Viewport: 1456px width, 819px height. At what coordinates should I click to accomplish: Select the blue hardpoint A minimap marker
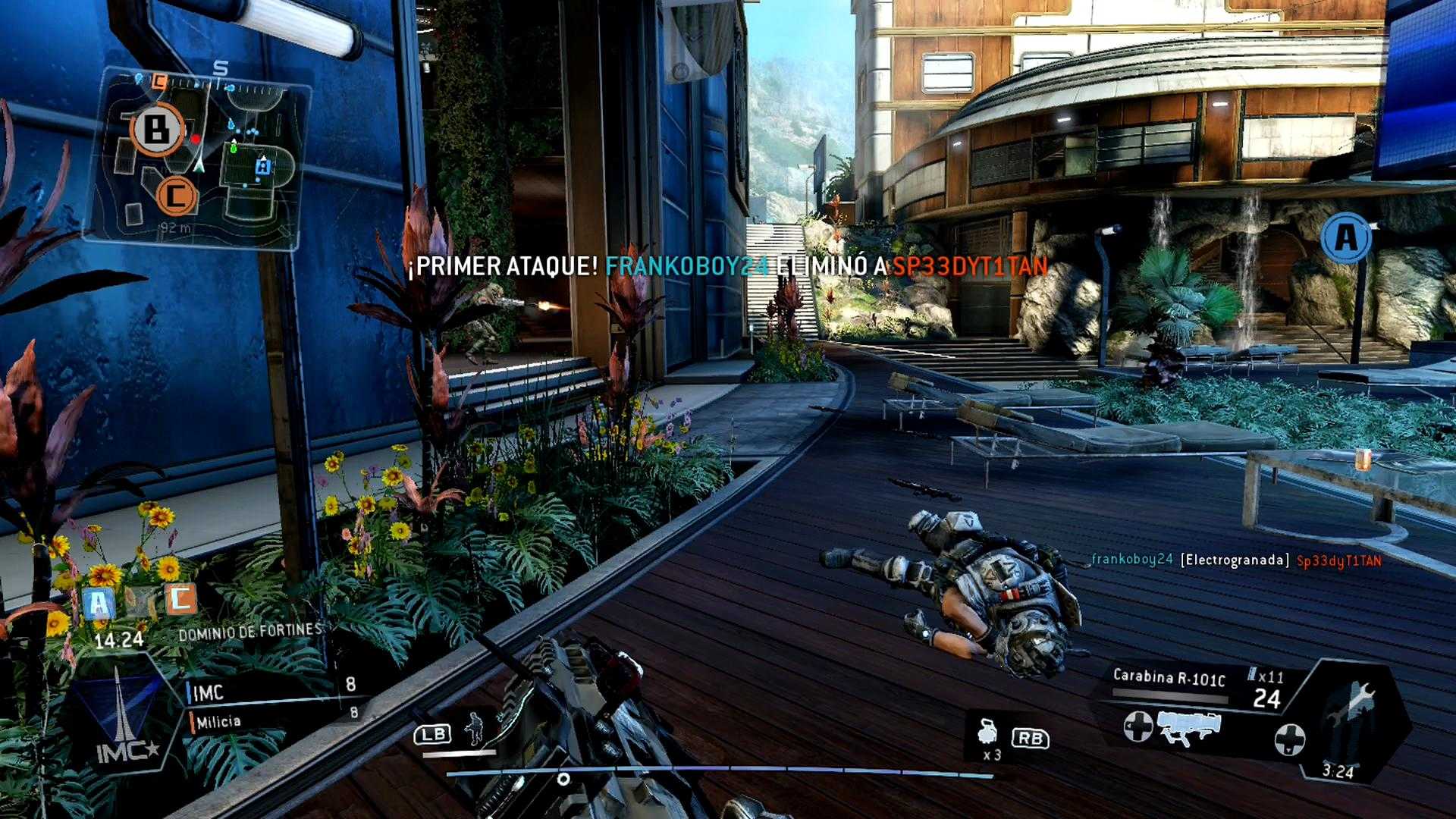click(x=262, y=166)
